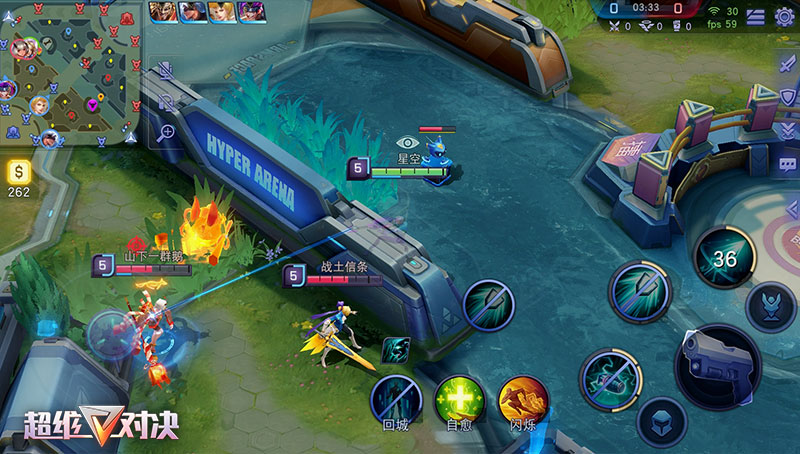This screenshot has width=800, height=454.
Task: Open the scoreboard list icon
Action: tap(756, 16)
